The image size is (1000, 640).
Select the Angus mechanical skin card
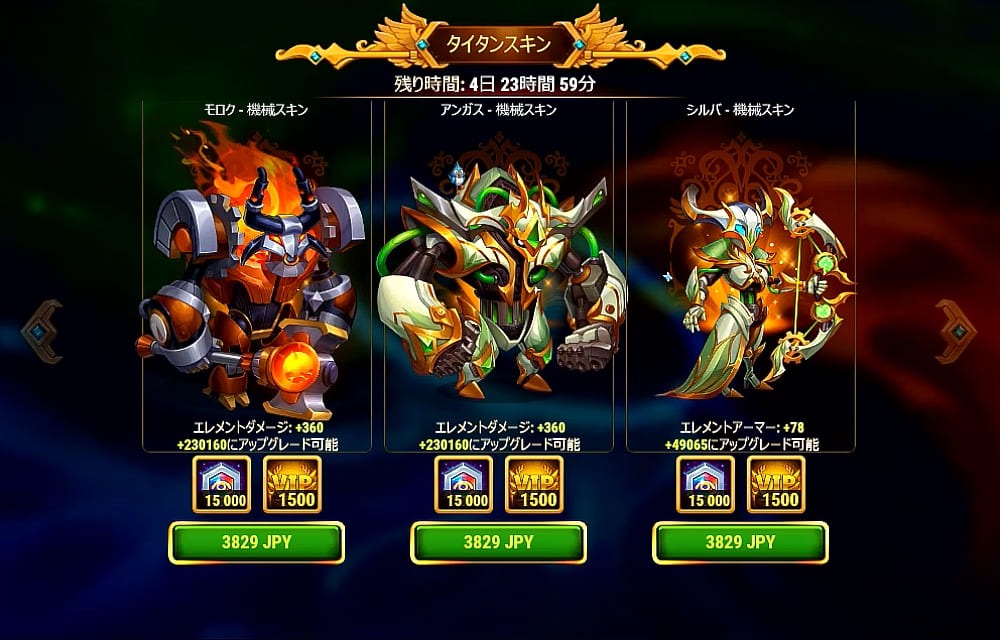coord(498,280)
